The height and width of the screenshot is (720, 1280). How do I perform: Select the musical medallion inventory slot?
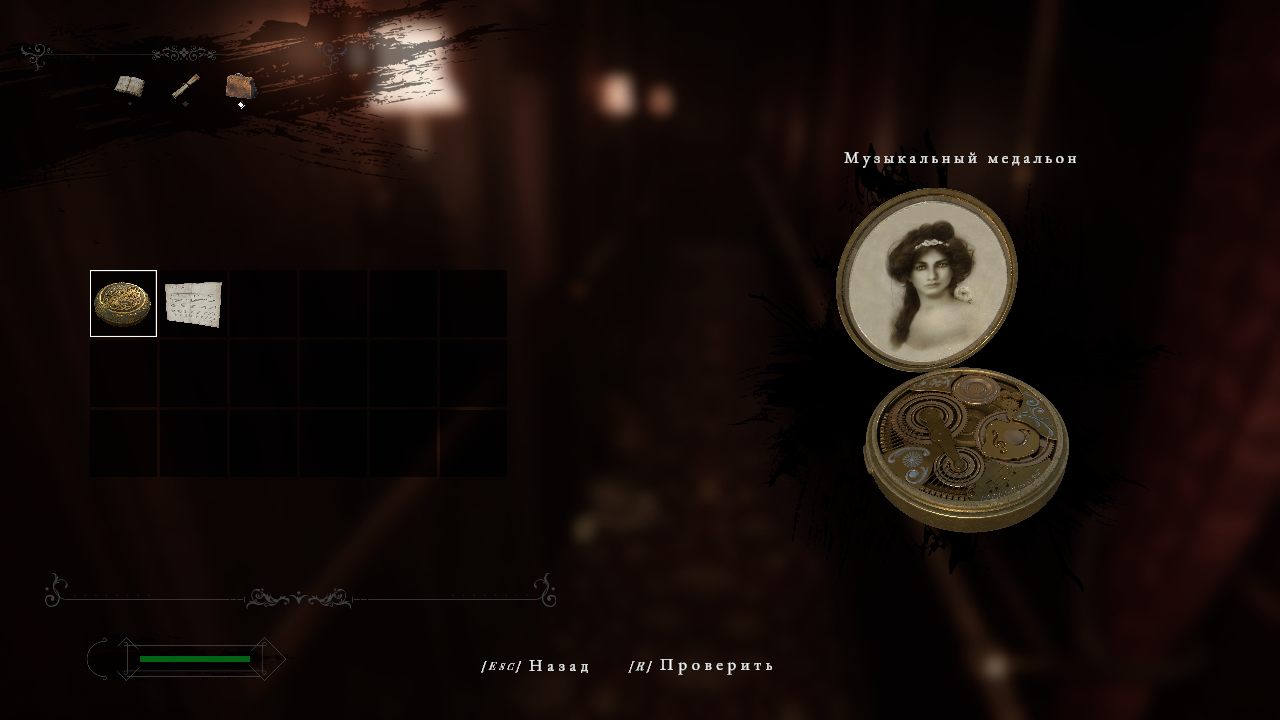pyautogui.click(x=123, y=303)
